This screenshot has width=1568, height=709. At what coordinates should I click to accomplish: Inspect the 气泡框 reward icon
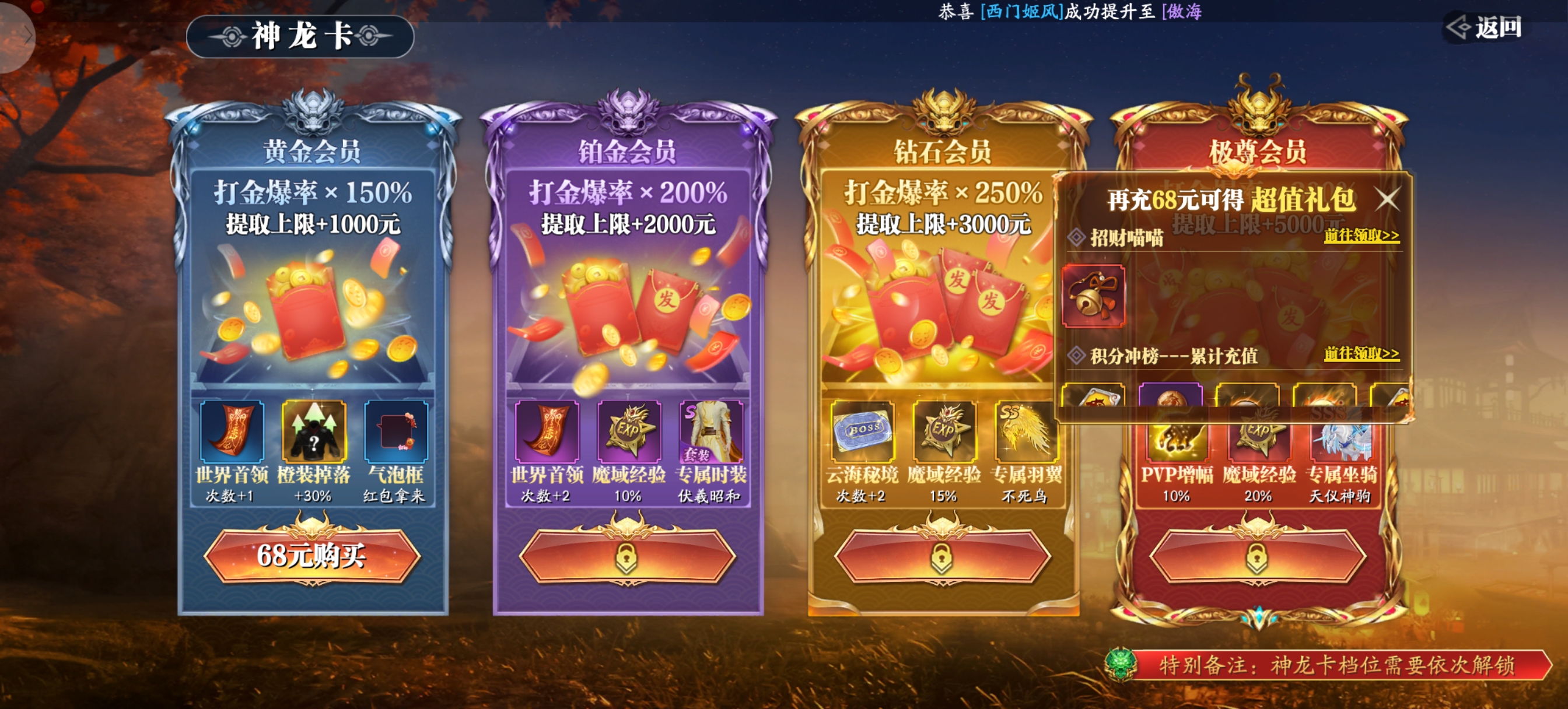395,431
